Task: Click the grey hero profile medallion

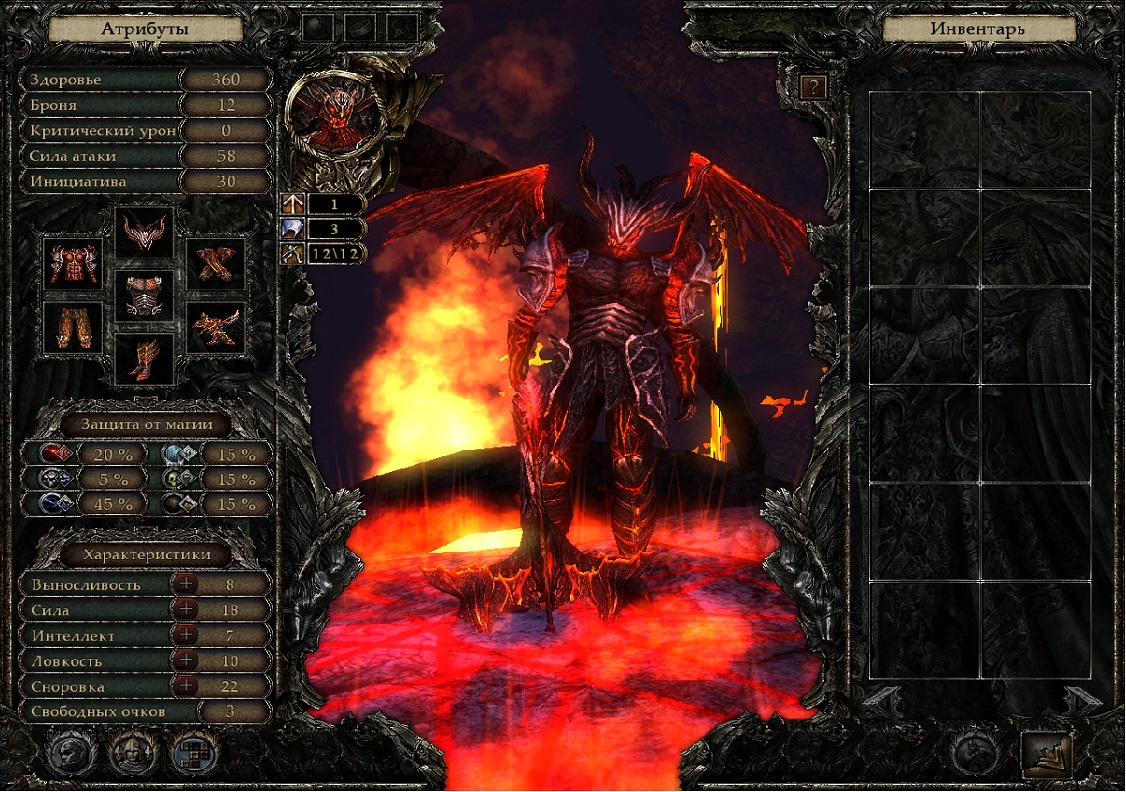Action: [70, 750]
